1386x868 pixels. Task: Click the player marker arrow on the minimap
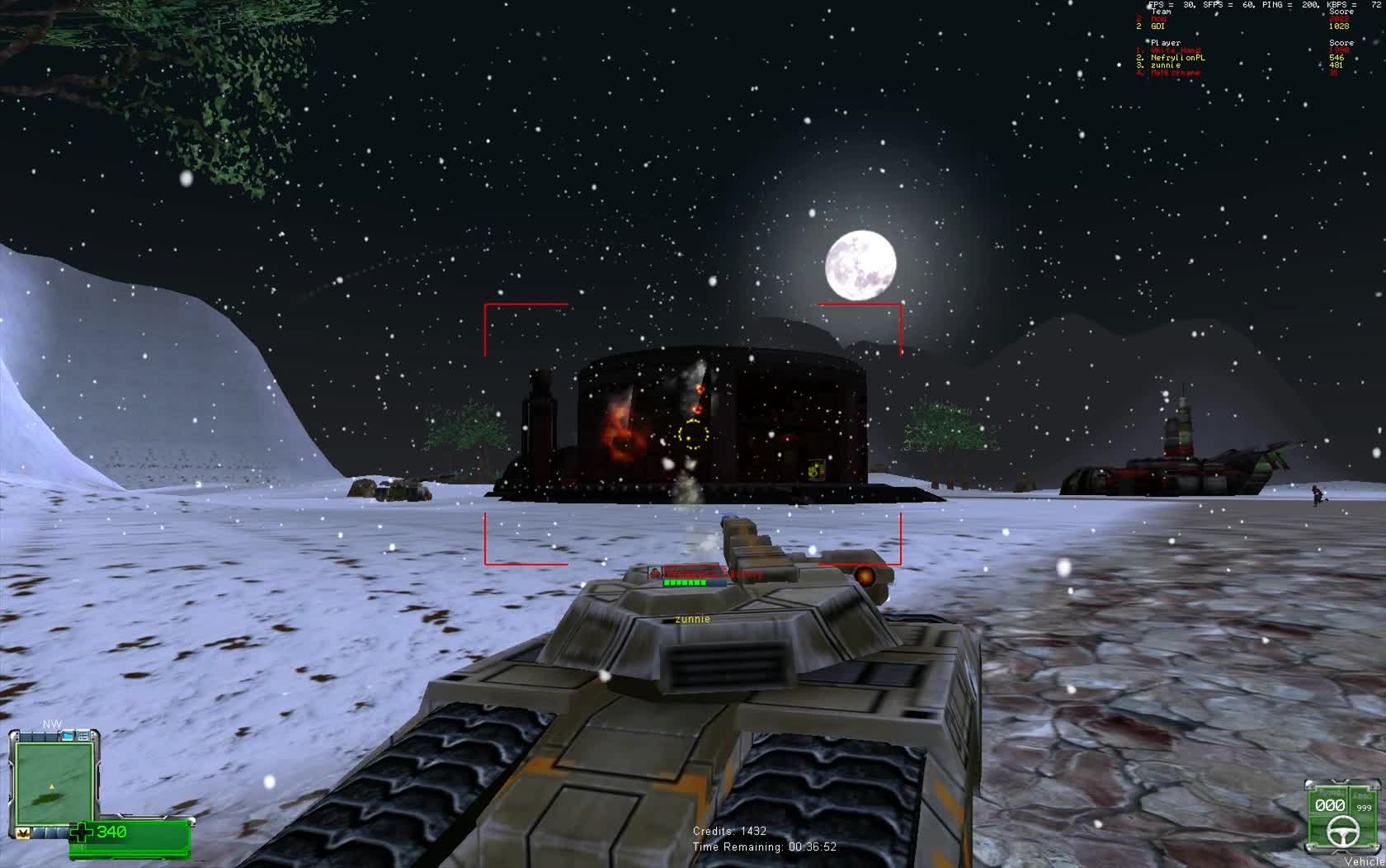[x=51, y=785]
